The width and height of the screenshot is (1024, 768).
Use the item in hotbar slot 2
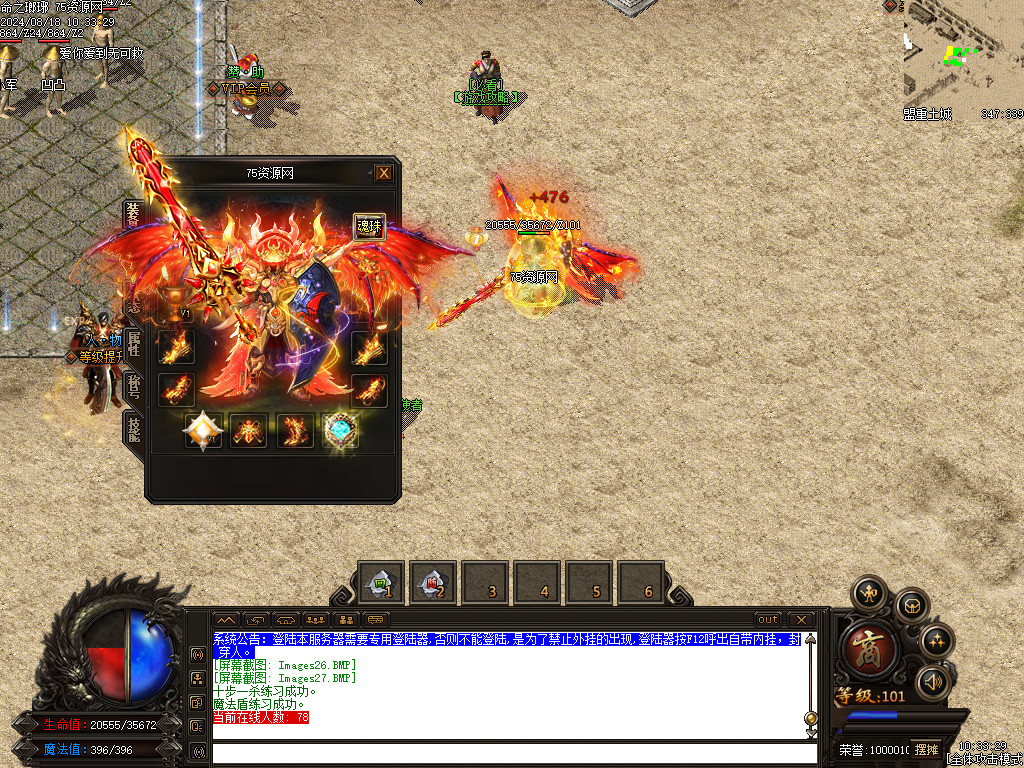pos(433,583)
